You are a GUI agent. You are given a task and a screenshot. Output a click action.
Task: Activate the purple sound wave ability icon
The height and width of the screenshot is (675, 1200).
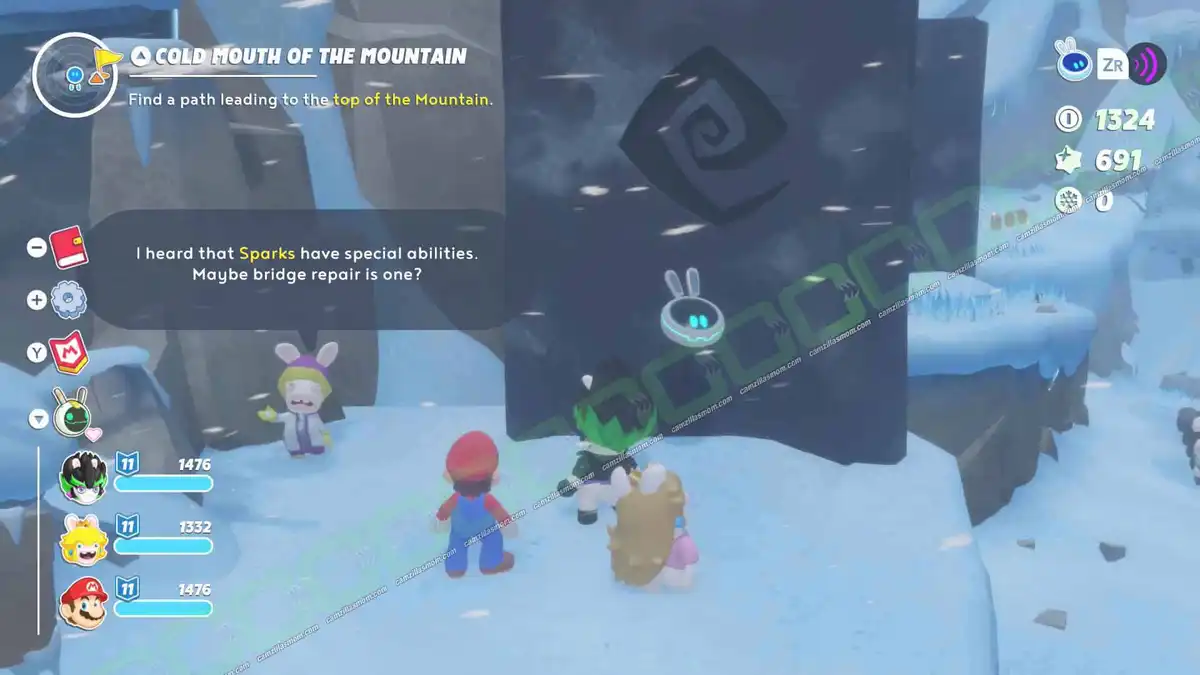click(1146, 64)
